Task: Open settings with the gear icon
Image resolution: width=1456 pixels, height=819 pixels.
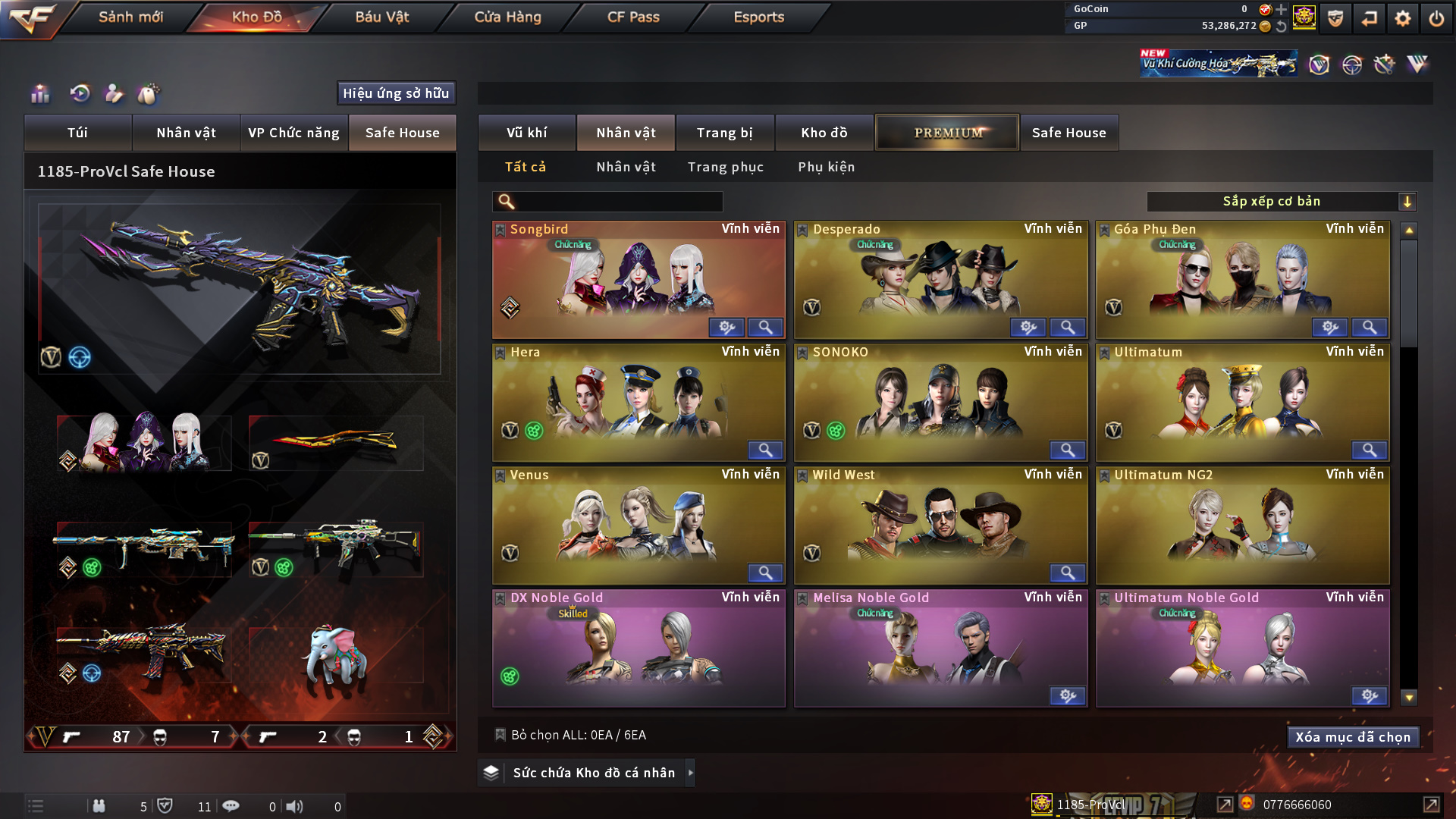Action: 1403,18
